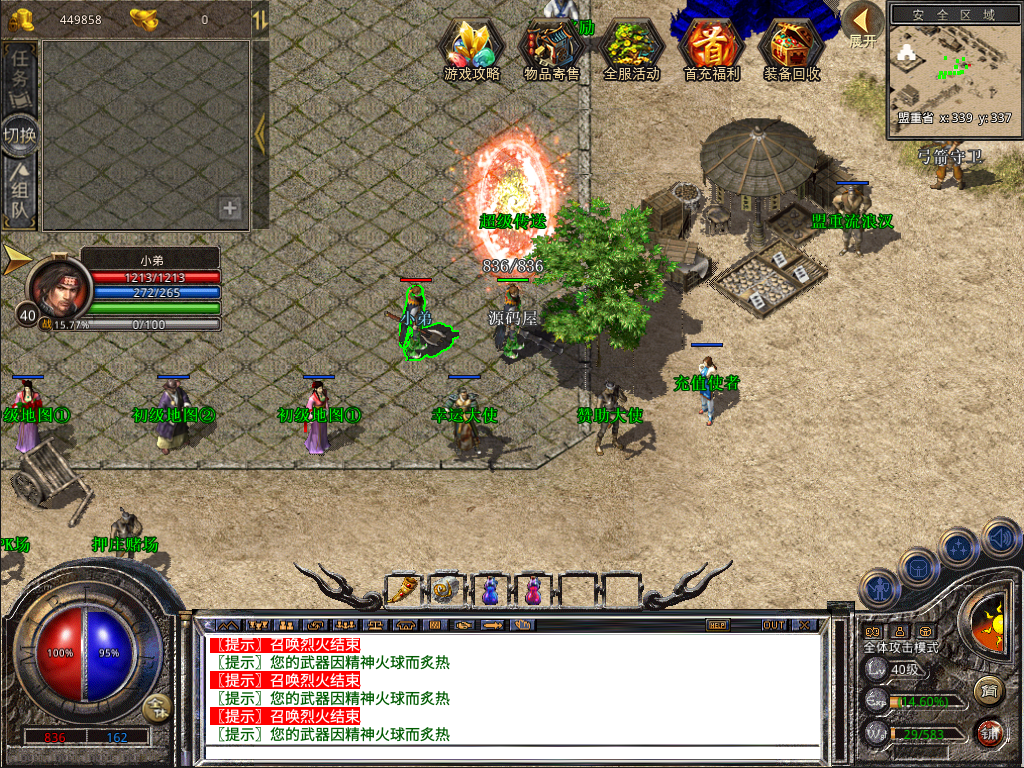Screen dimensions: 1024x768
Task: Click the HELP button on chat bar
Action: [x=717, y=625]
